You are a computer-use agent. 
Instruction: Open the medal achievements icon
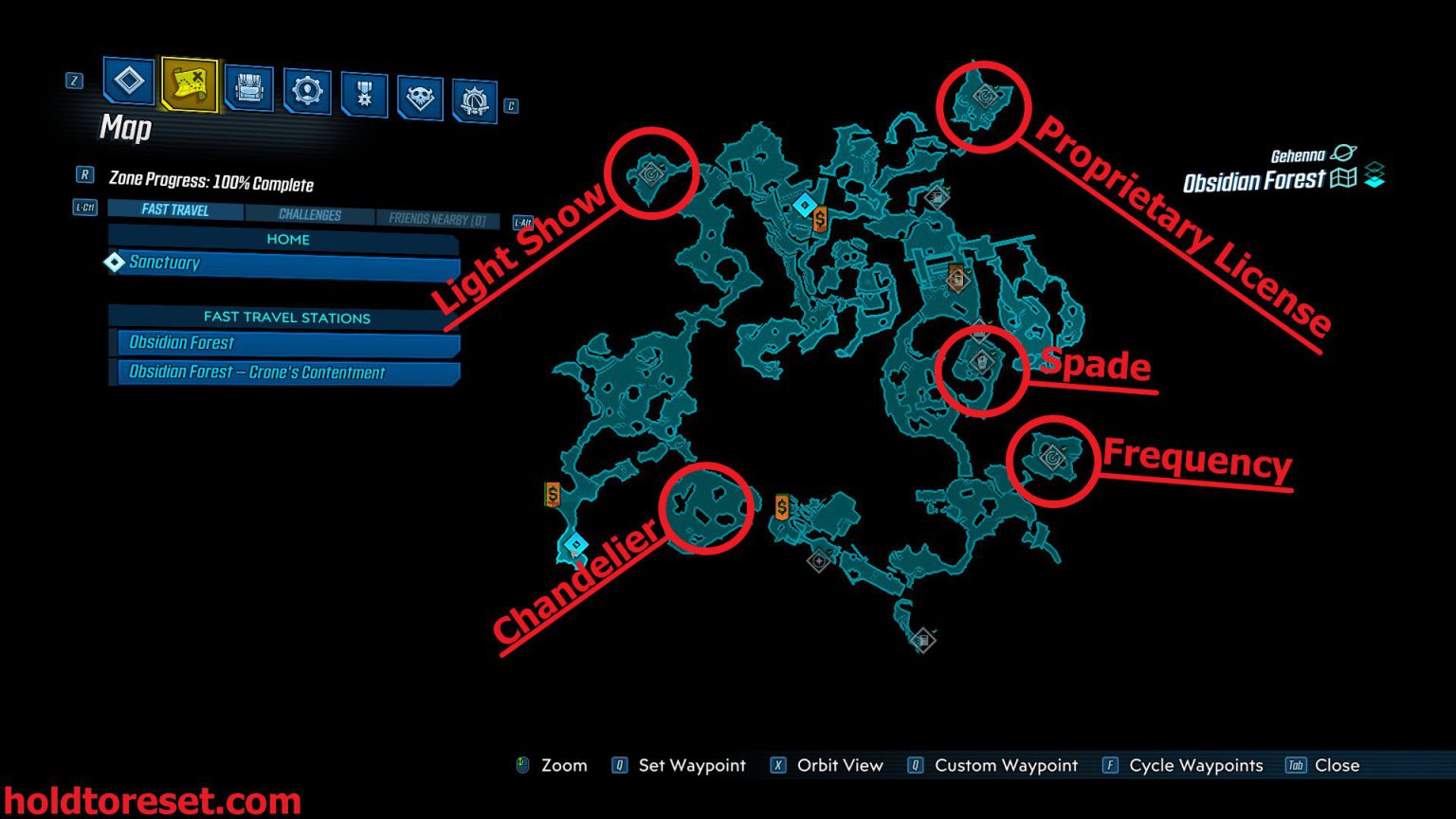pos(362,90)
